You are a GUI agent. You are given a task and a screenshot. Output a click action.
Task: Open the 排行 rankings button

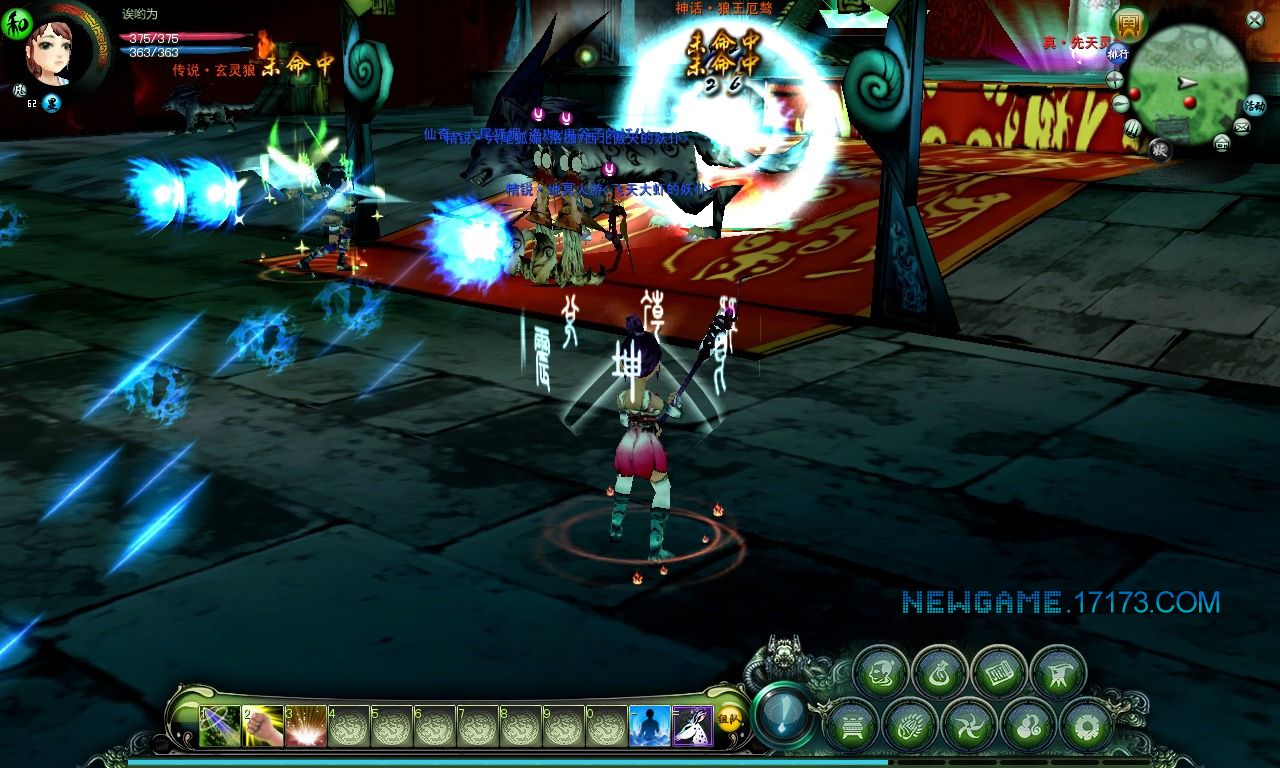point(1117,54)
